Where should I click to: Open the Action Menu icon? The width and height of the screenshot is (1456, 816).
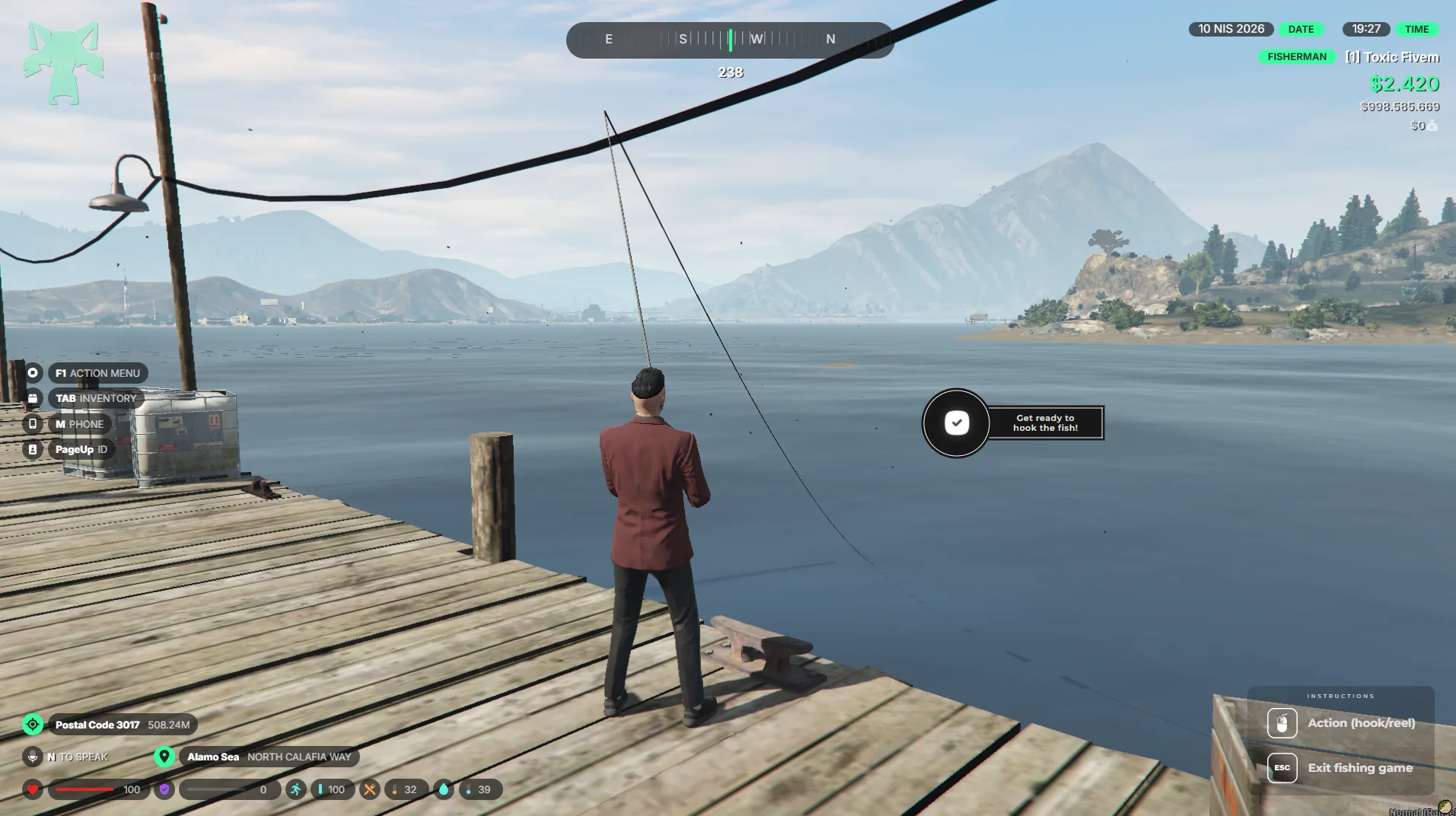coord(33,373)
